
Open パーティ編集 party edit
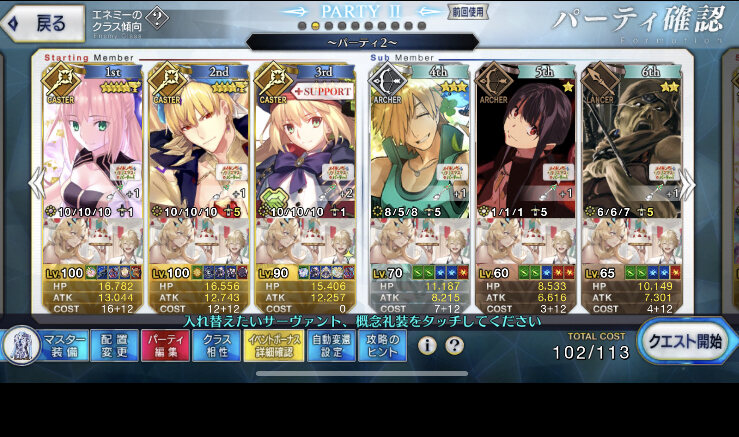point(164,345)
